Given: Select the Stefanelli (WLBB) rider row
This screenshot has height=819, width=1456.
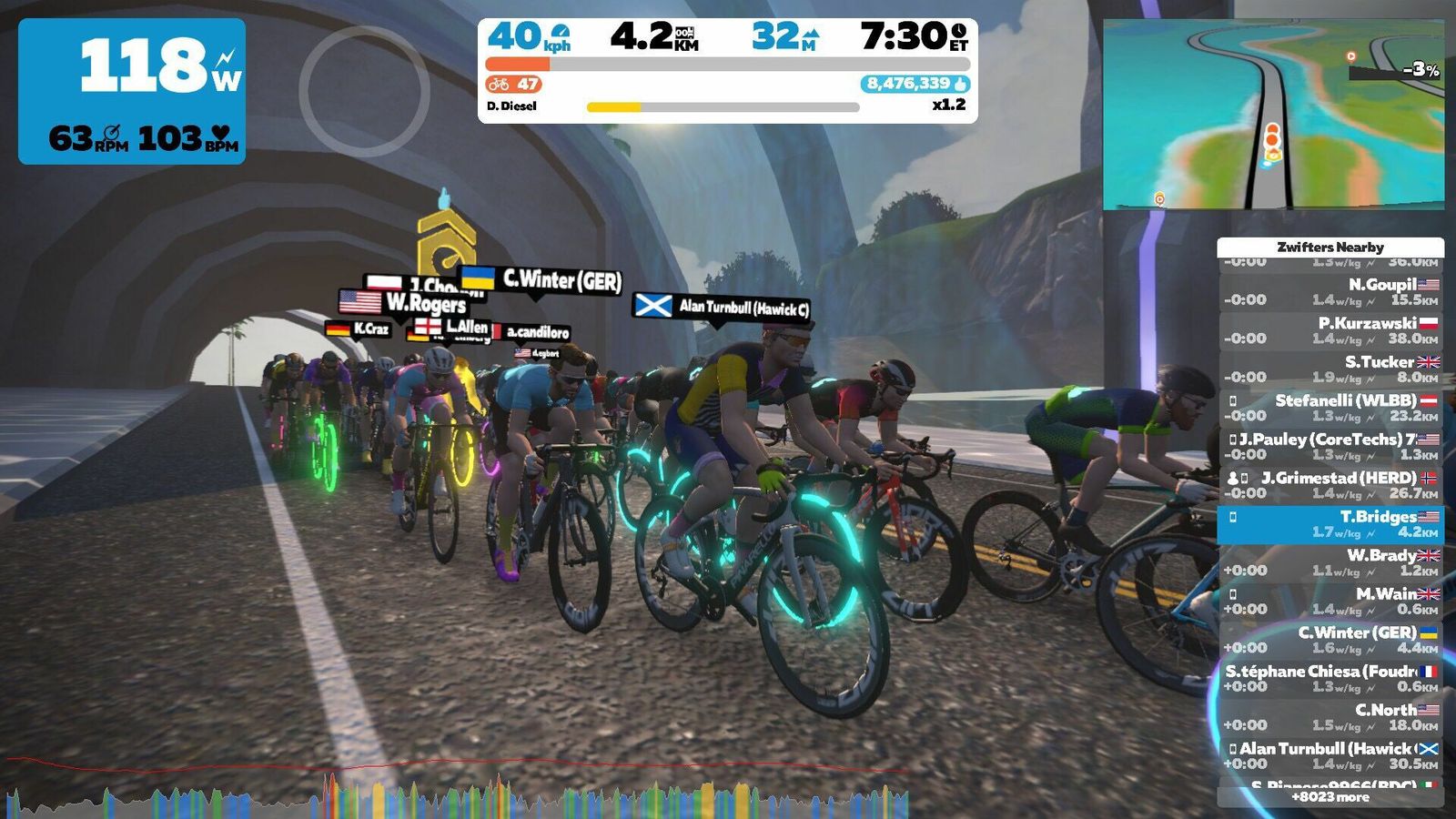Looking at the screenshot, I should (x=1330, y=409).
